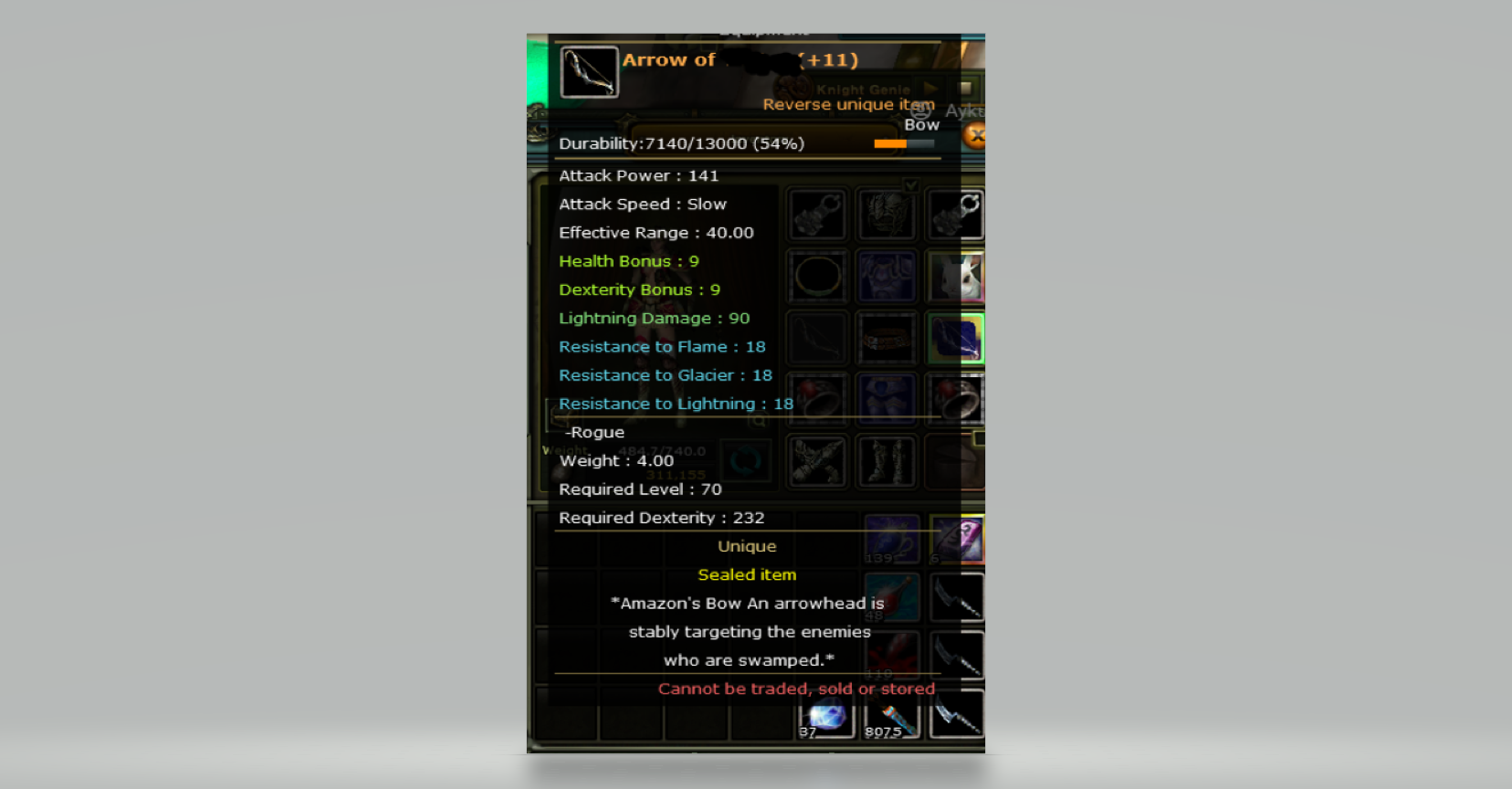Toggle the checkmark above the armor slot
Image resolution: width=1512 pixels, height=789 pixels.
pyautogui.click(x=912, y=186)
